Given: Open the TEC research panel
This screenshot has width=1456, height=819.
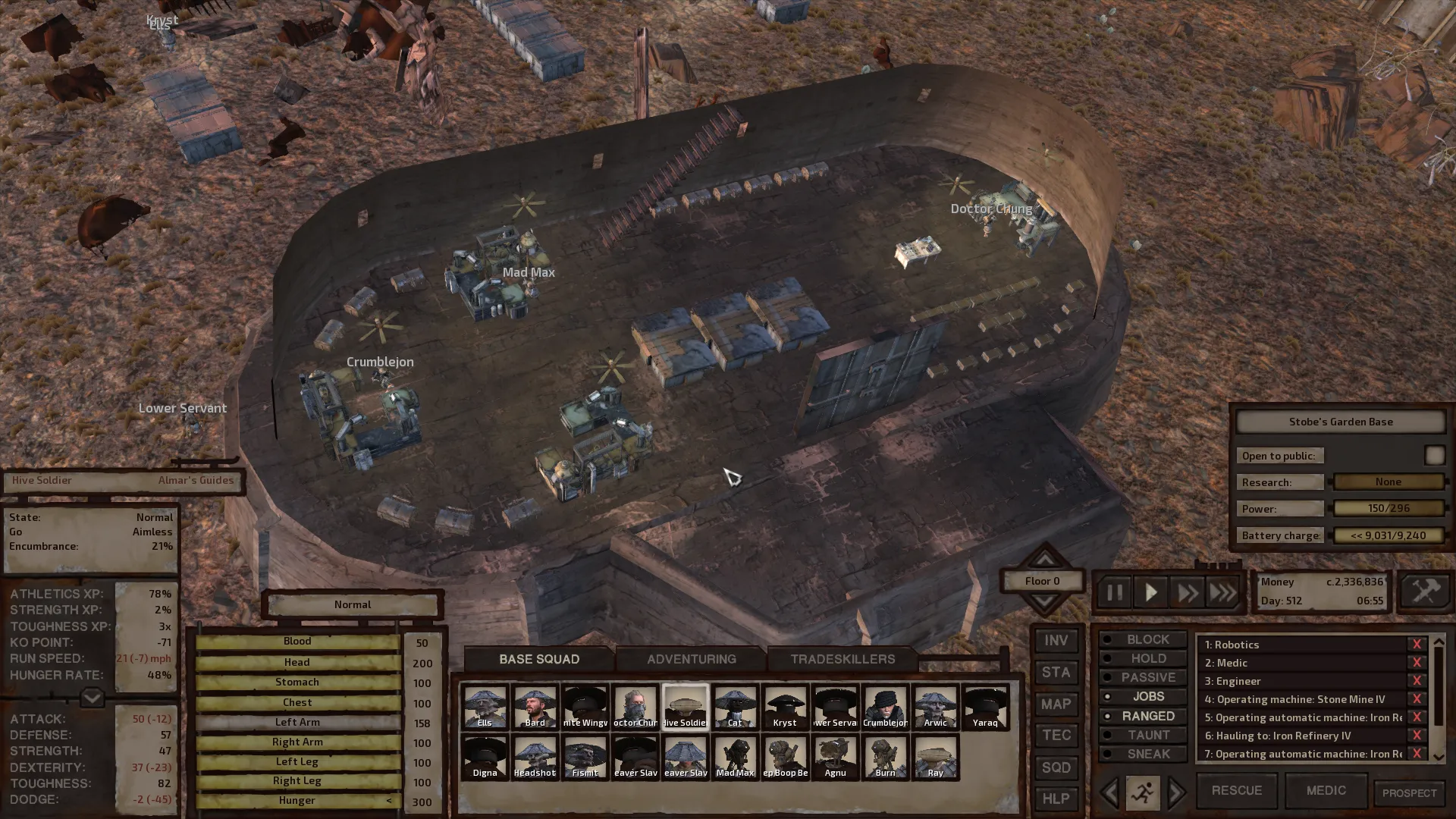Looking at the screenshot, I should tap(1056, 736).
